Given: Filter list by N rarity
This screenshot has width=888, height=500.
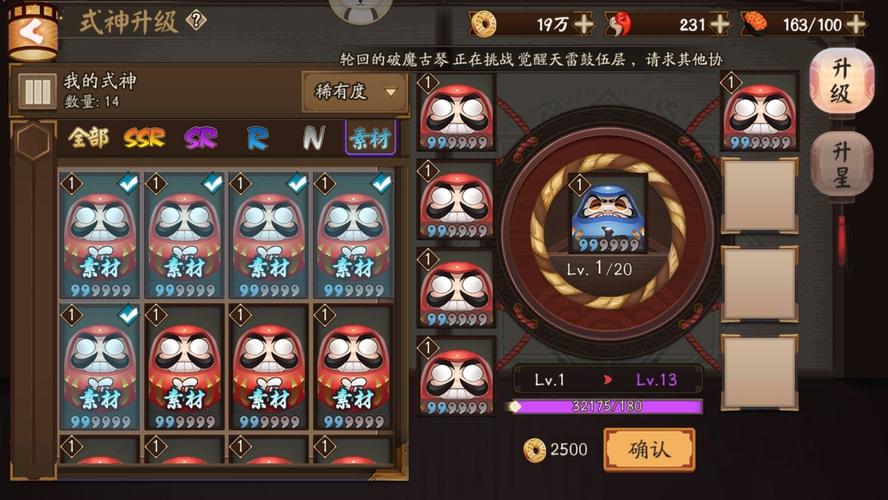Looking at the screenshot, I should pos(313,138).
